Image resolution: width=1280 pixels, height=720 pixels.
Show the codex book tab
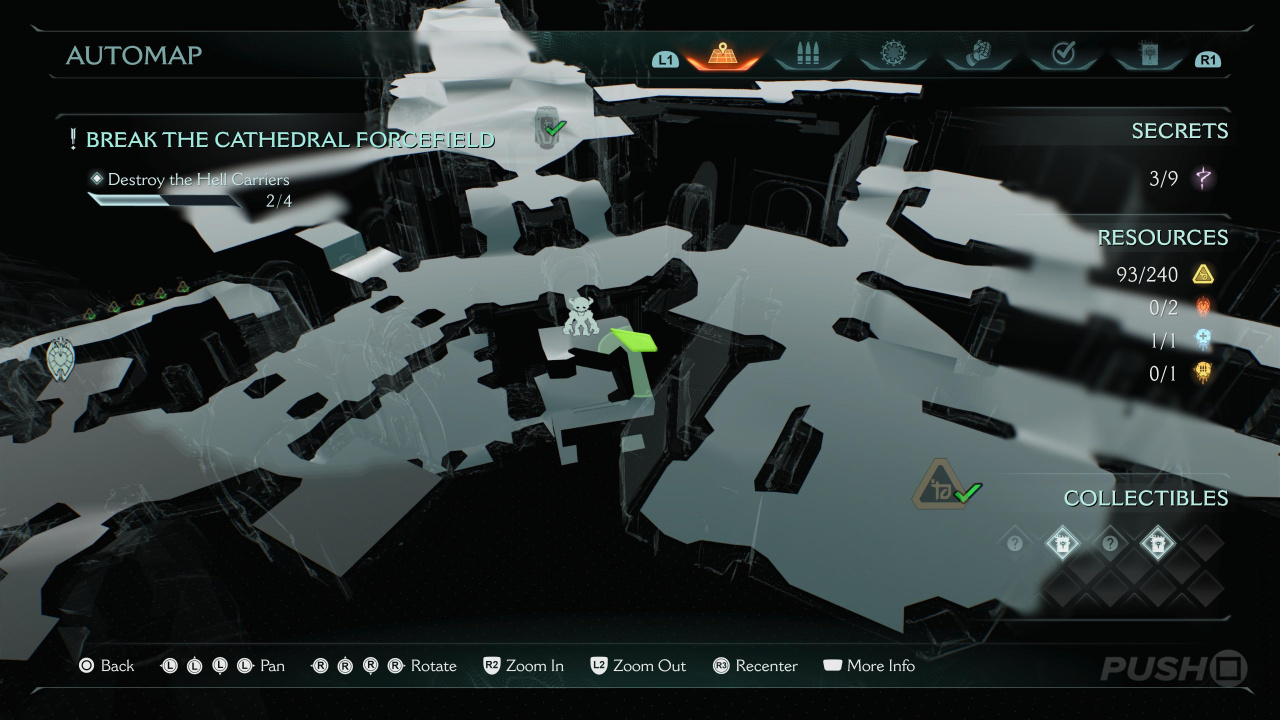[x=1148, y=55]
